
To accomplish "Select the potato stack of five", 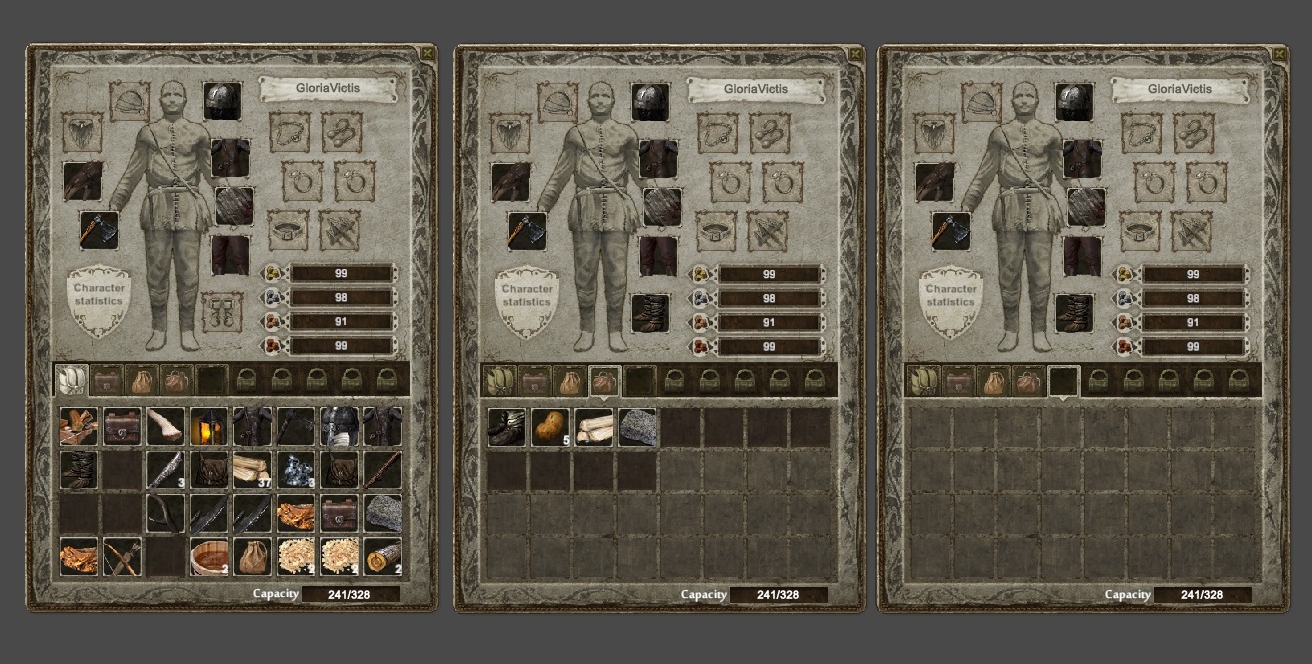I will [551, 426].
